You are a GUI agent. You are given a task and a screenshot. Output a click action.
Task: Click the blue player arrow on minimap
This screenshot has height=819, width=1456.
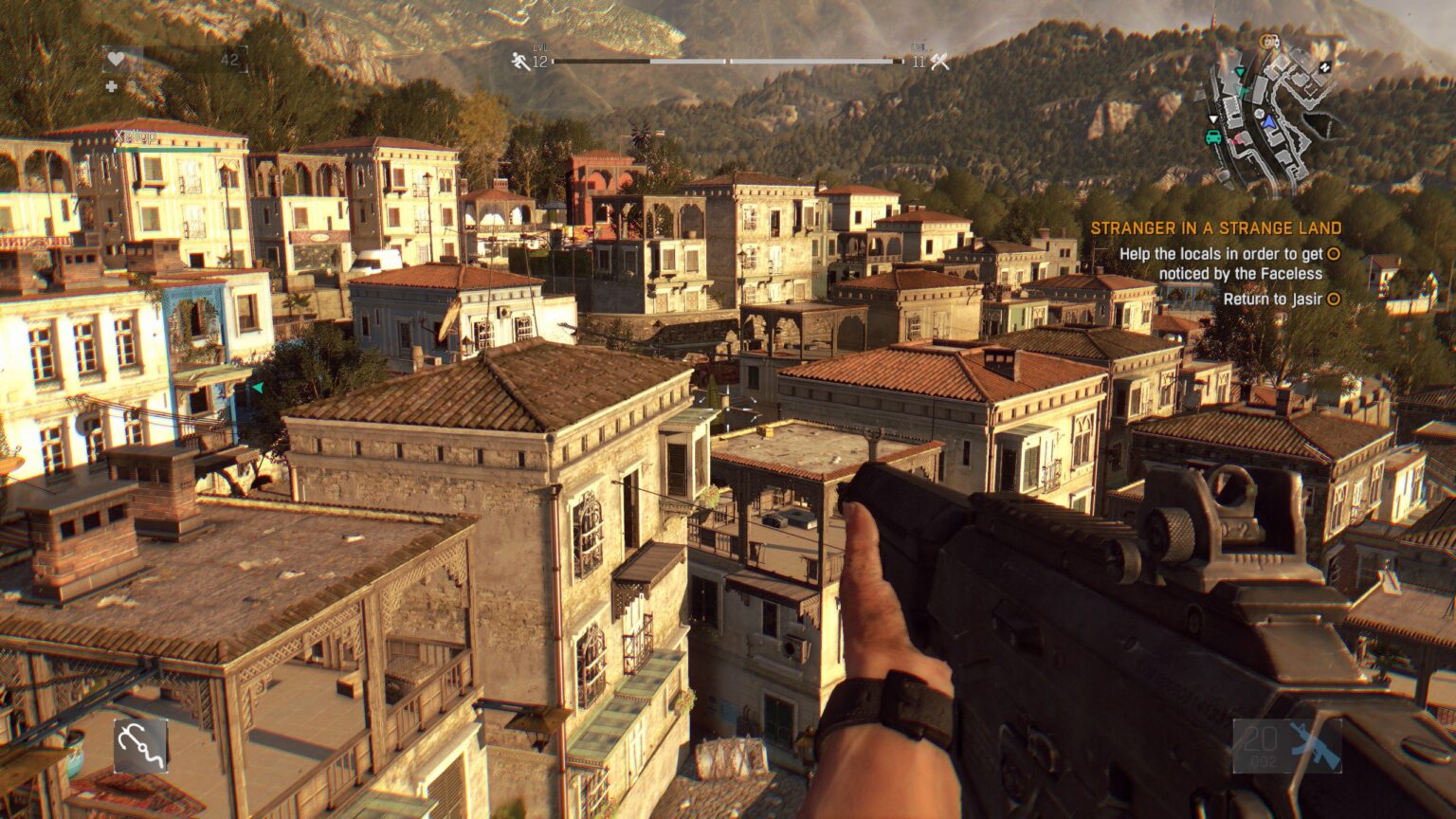(x=1268, y=120)
